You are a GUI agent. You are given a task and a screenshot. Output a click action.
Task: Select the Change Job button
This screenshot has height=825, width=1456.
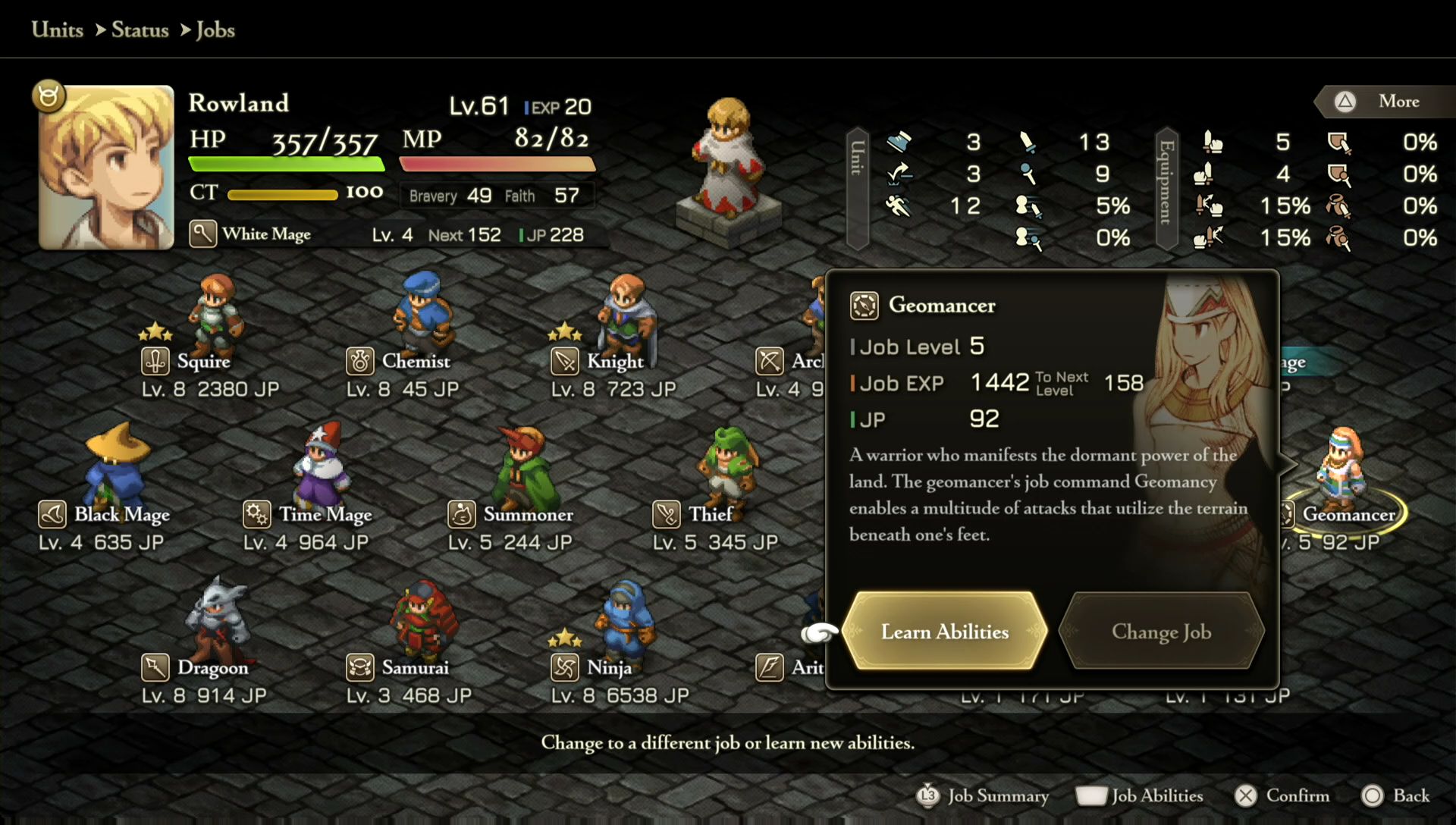pyautogui.click(x=1161, y=632)
